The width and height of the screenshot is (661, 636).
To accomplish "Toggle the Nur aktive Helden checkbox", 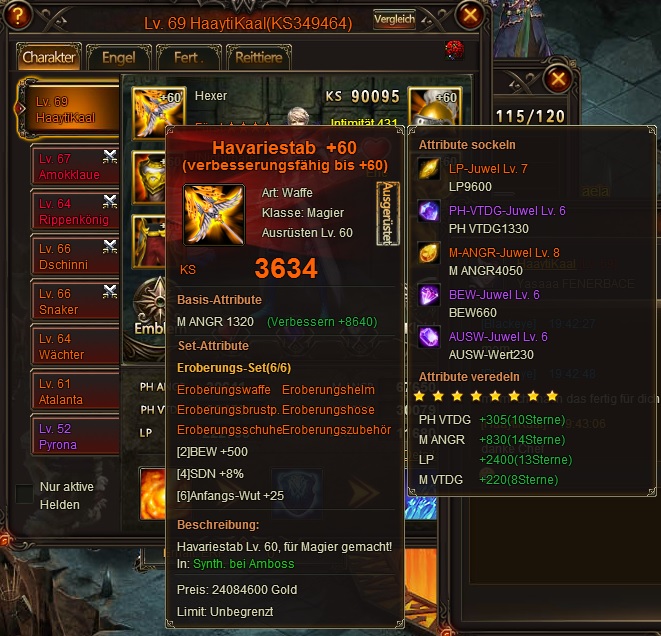I will pos(24,494).
